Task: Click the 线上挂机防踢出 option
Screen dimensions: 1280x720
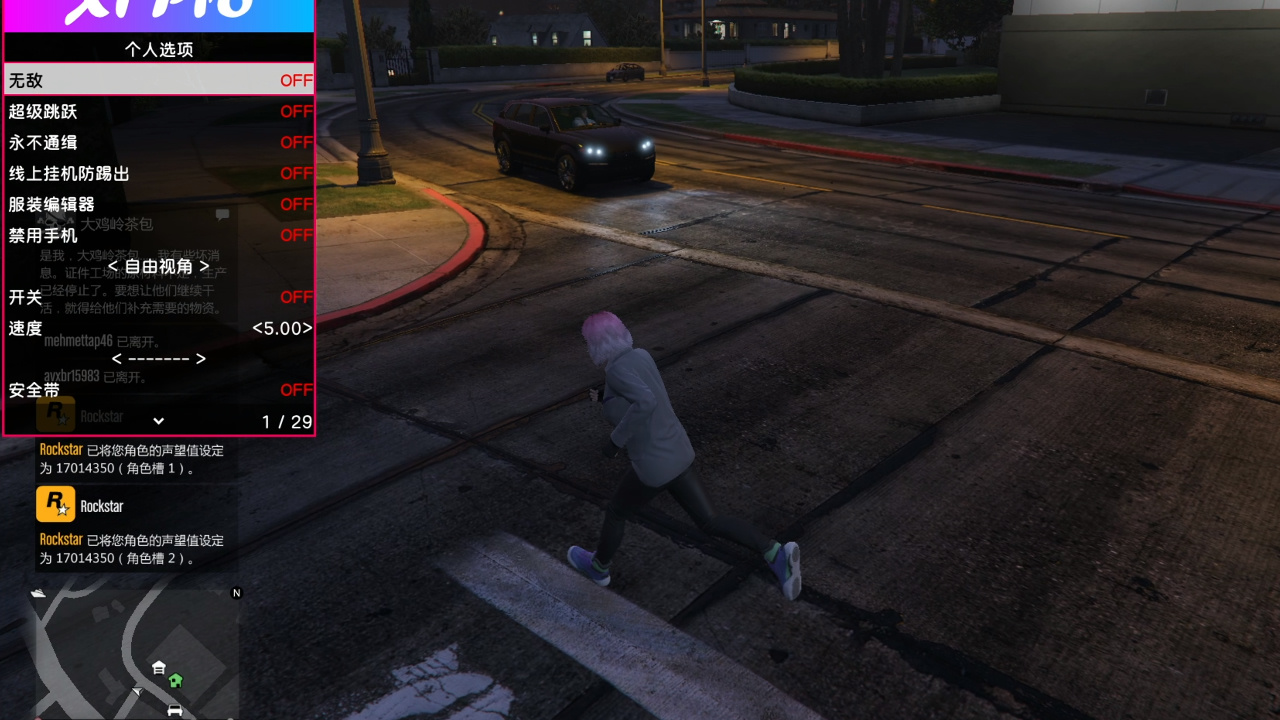Action: click(160, 173)
